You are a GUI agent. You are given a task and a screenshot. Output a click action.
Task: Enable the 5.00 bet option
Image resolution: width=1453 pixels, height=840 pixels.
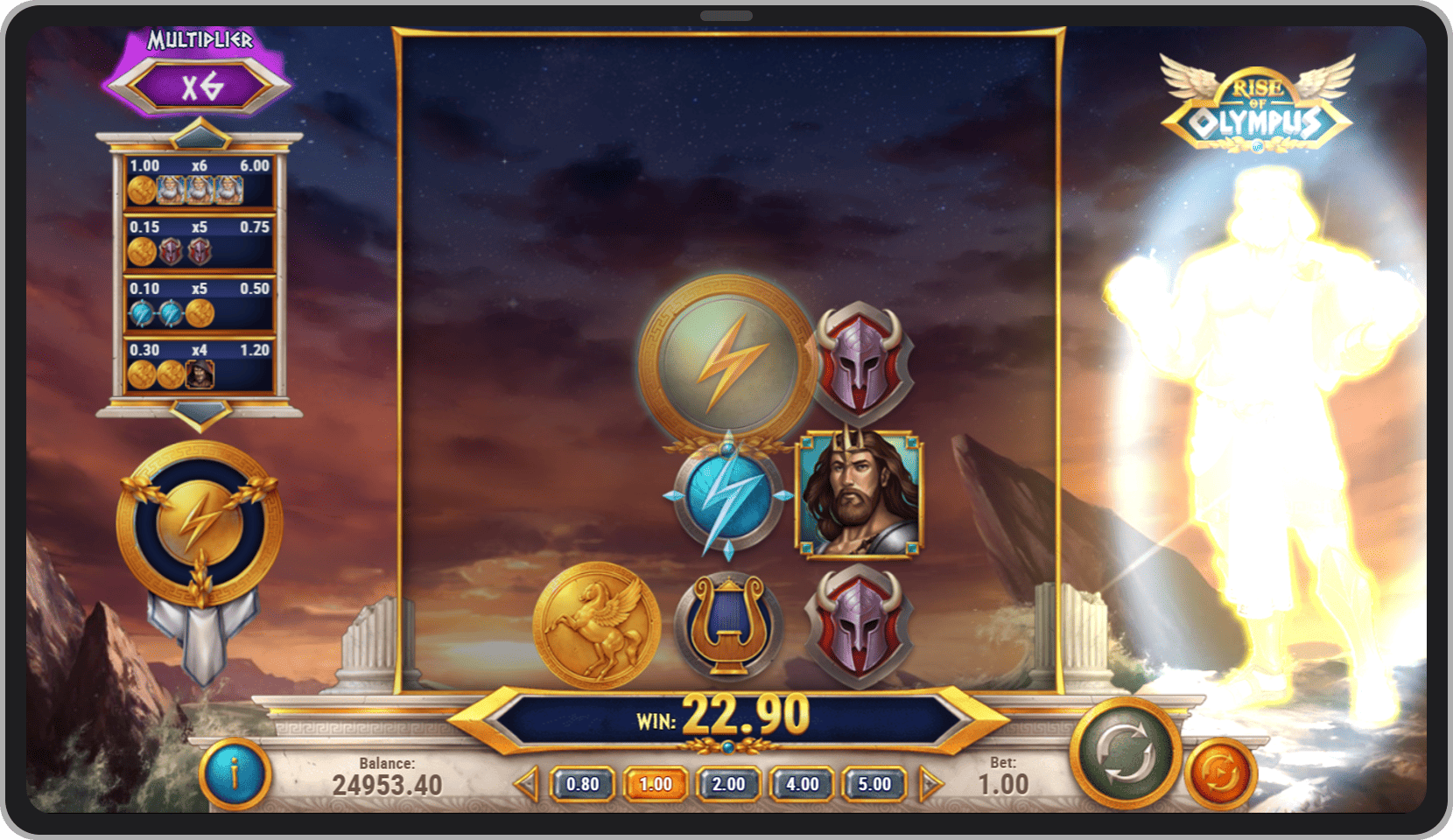pyautogui.click(x=873, y=785)
